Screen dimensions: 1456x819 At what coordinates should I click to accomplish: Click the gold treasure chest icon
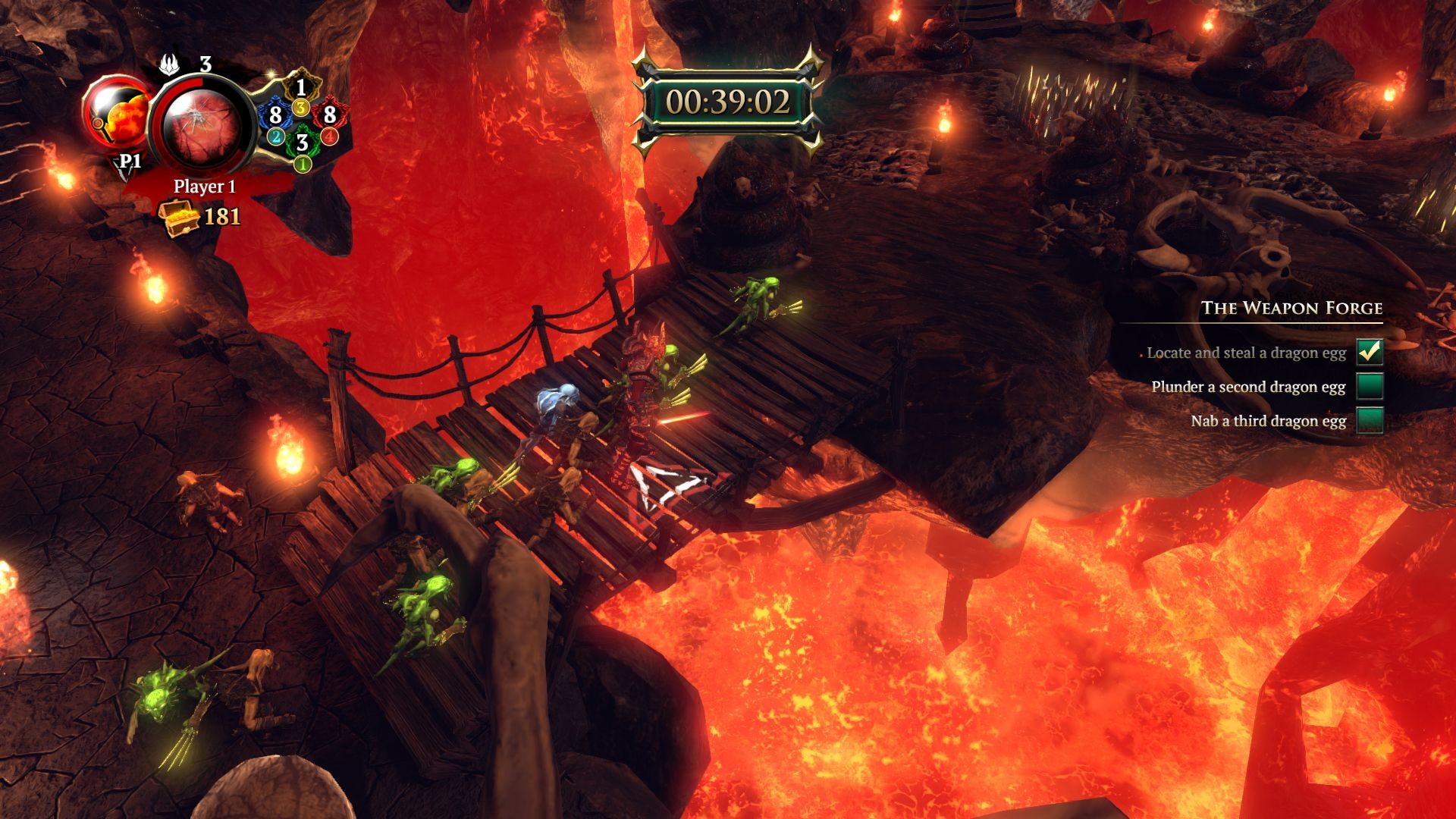177,217
